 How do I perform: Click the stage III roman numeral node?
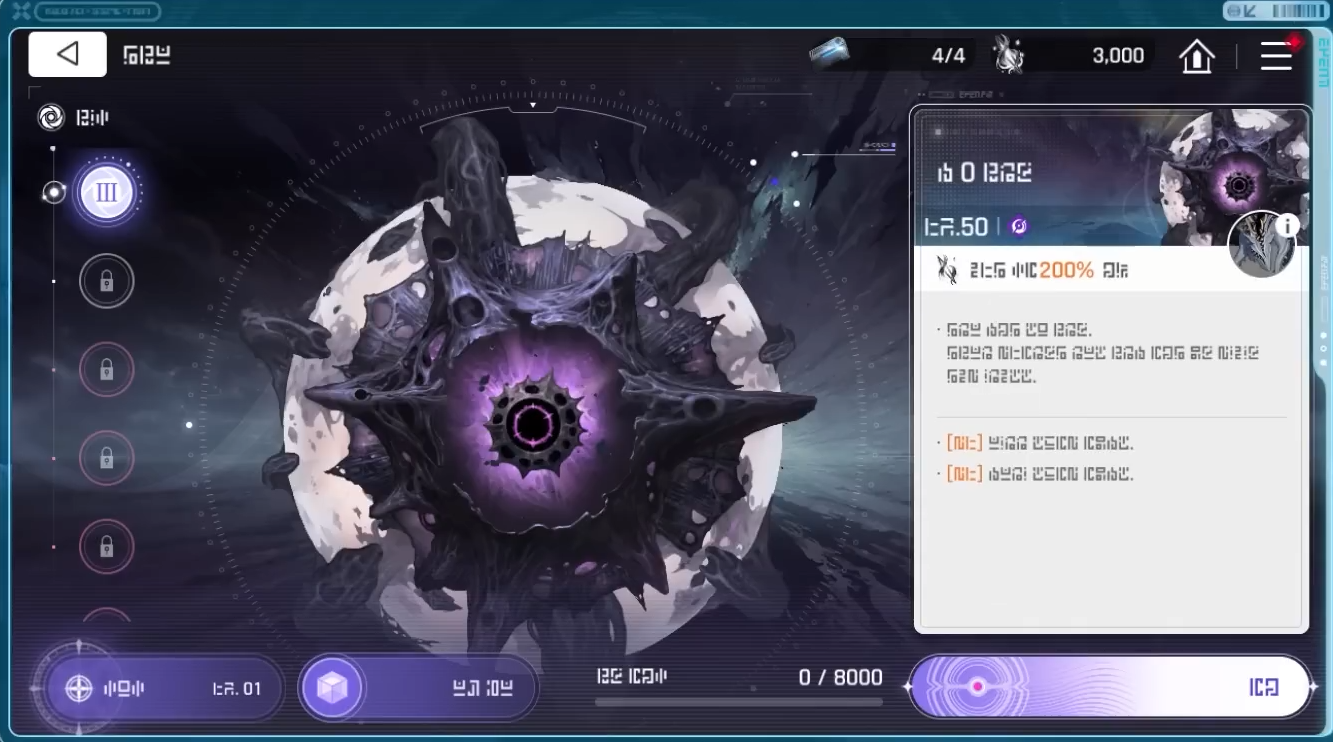106,193
